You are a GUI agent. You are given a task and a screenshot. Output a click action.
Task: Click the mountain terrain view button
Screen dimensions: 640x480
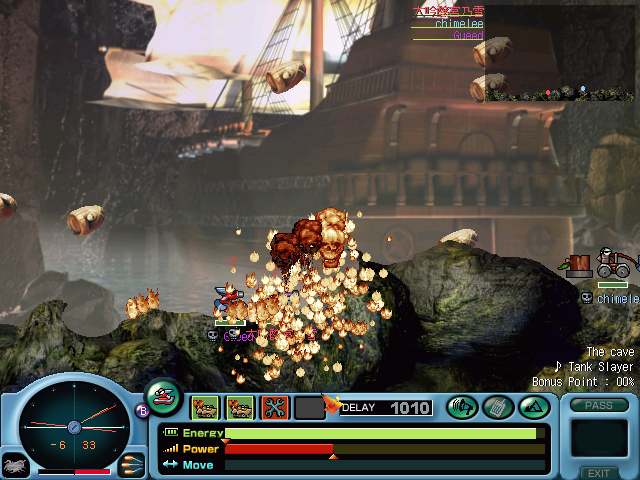(532, 407)
